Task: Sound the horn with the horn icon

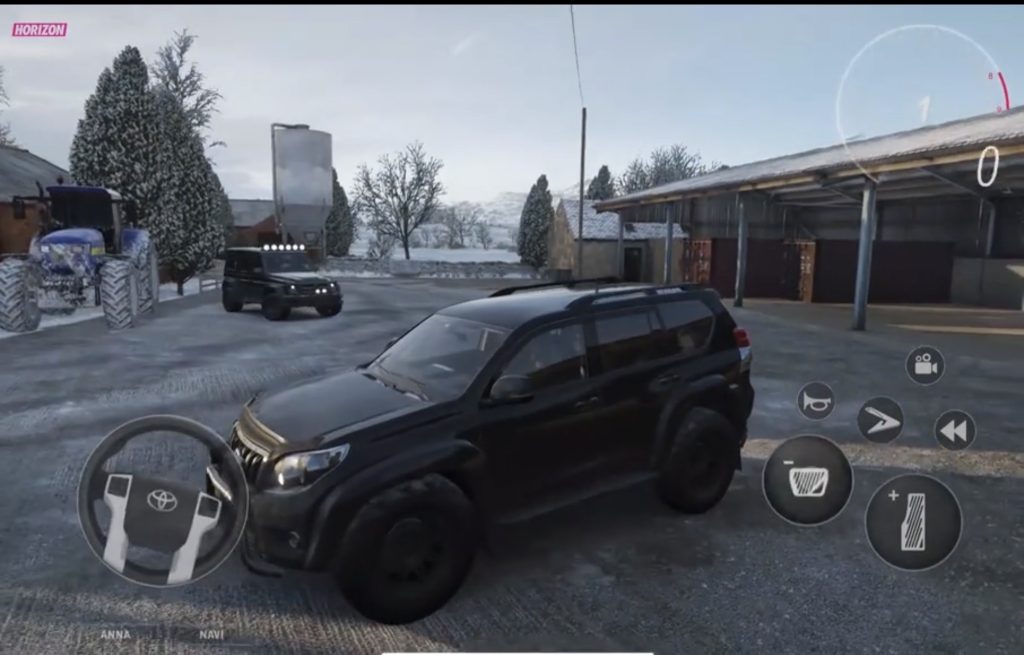Action: click(816, 401)
